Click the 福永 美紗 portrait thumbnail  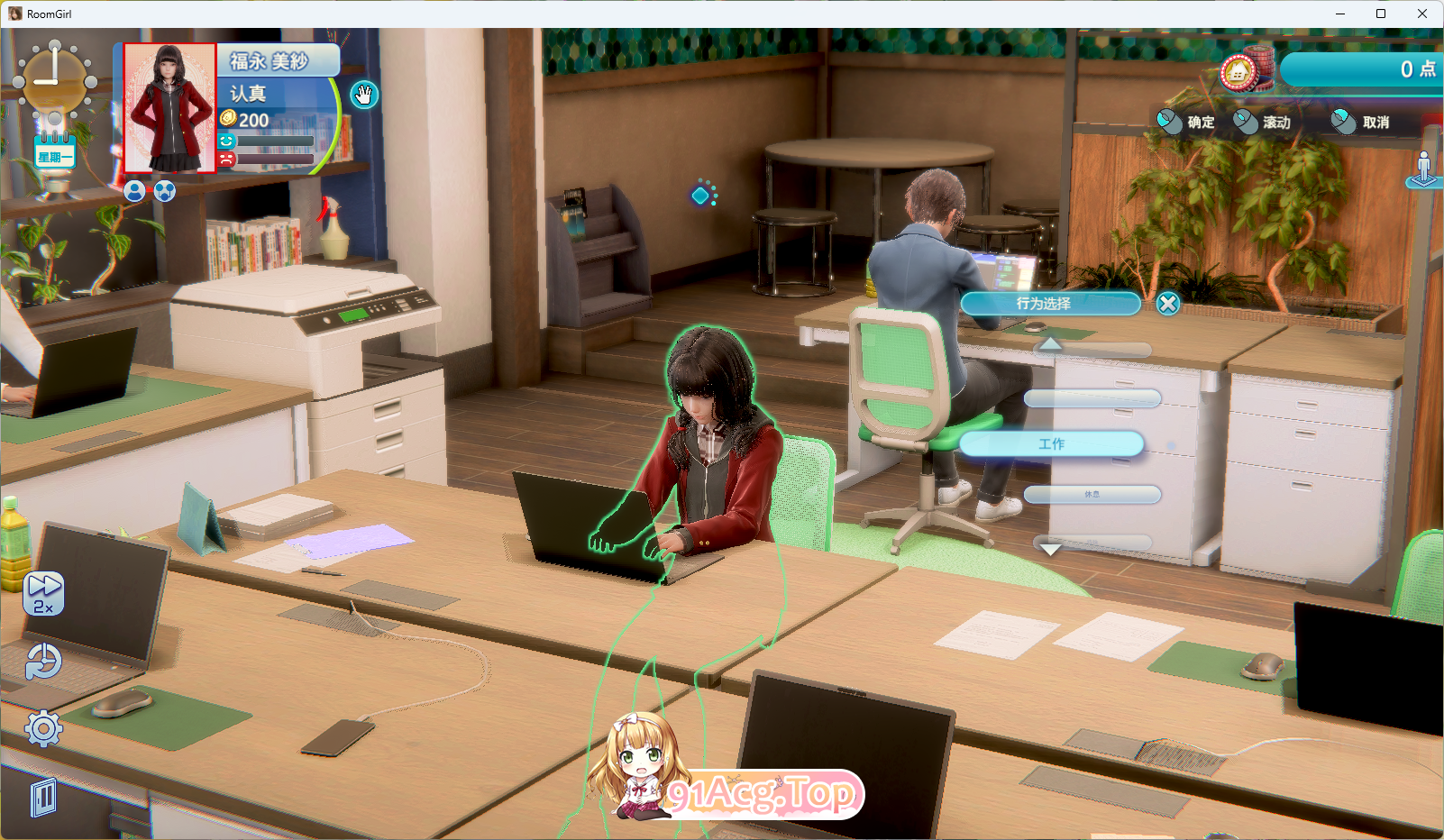169,109
